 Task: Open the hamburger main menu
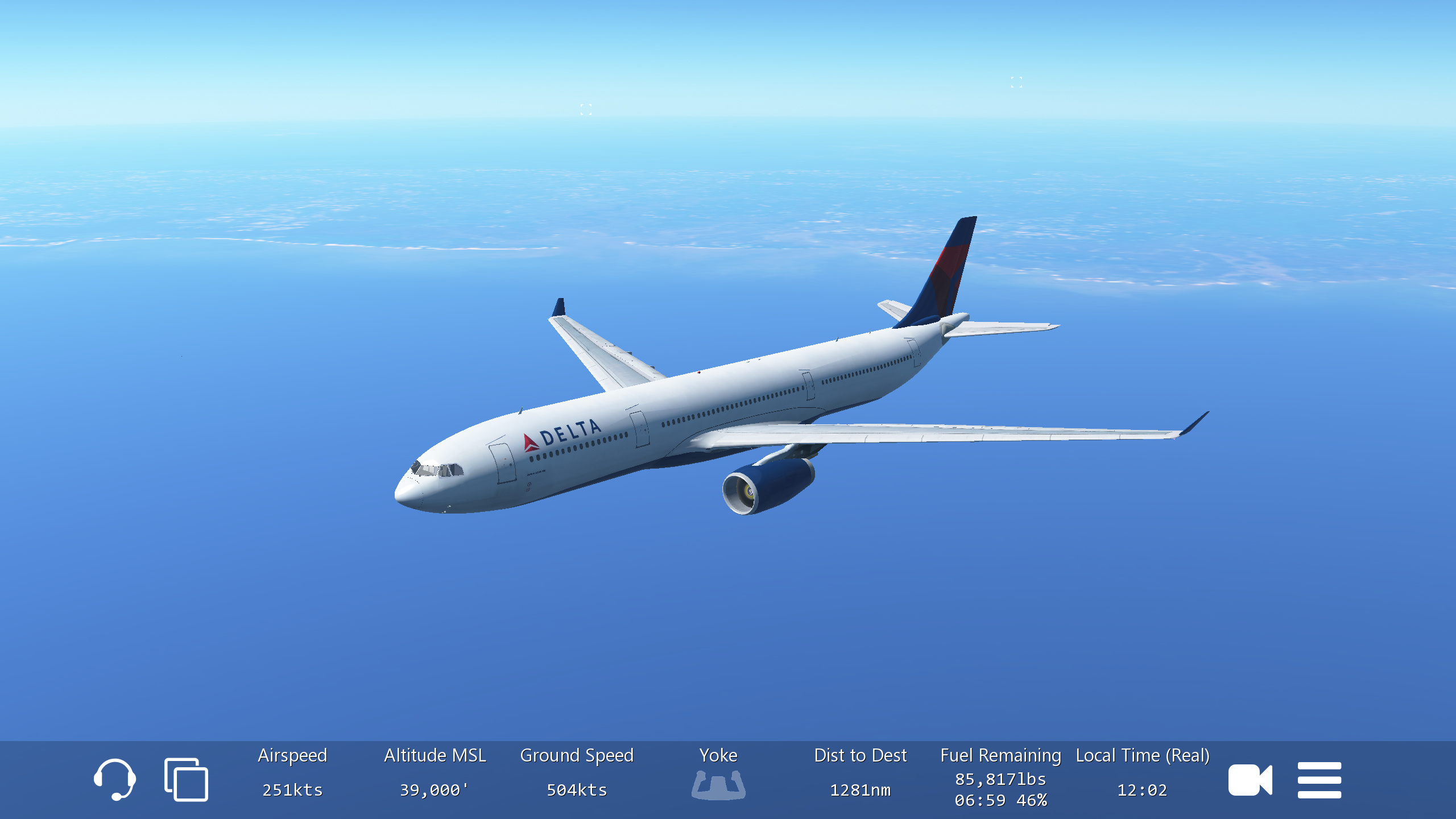tap(1319, 780)
